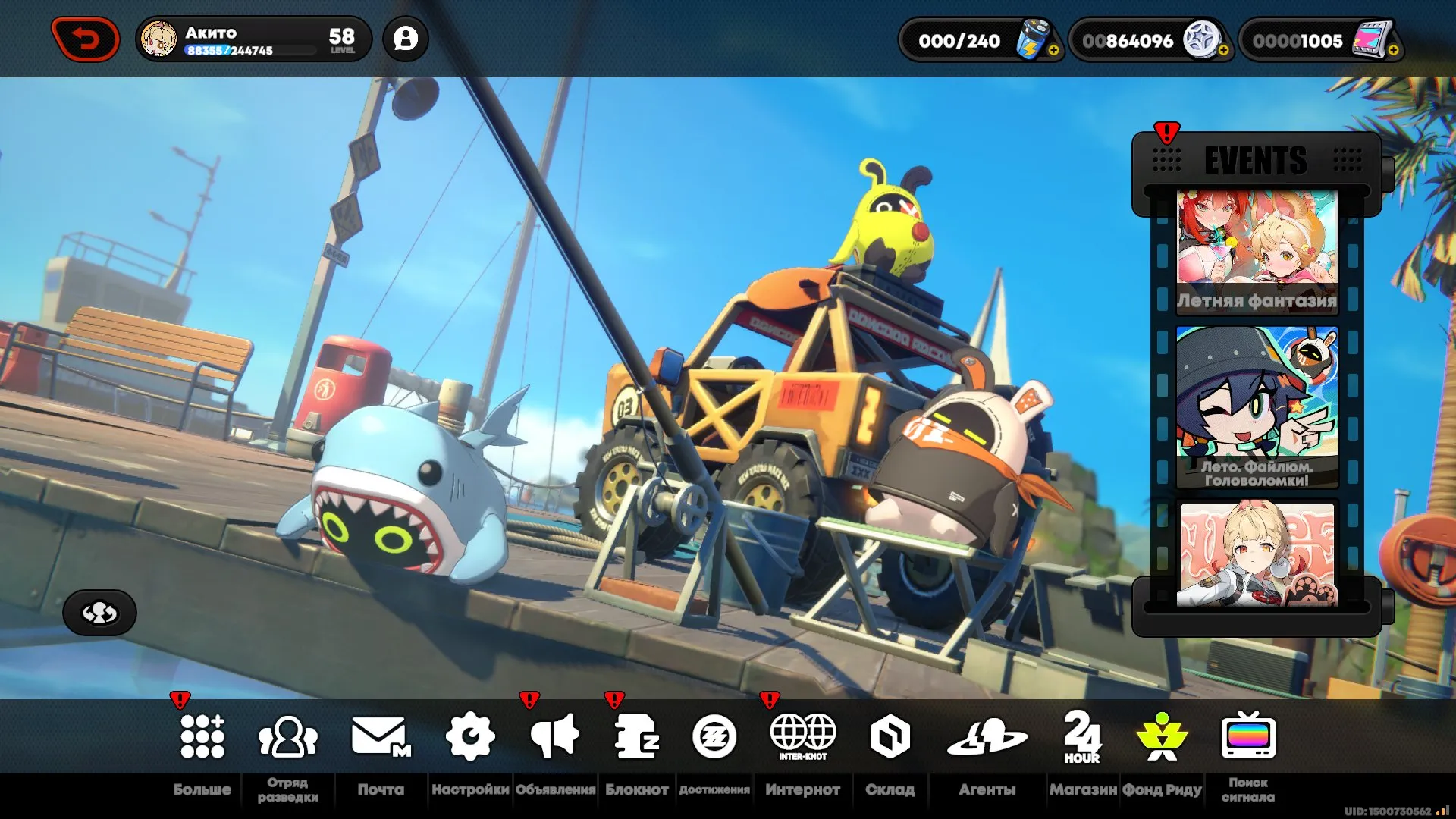Add Dennies with the plus icon
Screen dimensions: 1456x819
(1223, 51)
